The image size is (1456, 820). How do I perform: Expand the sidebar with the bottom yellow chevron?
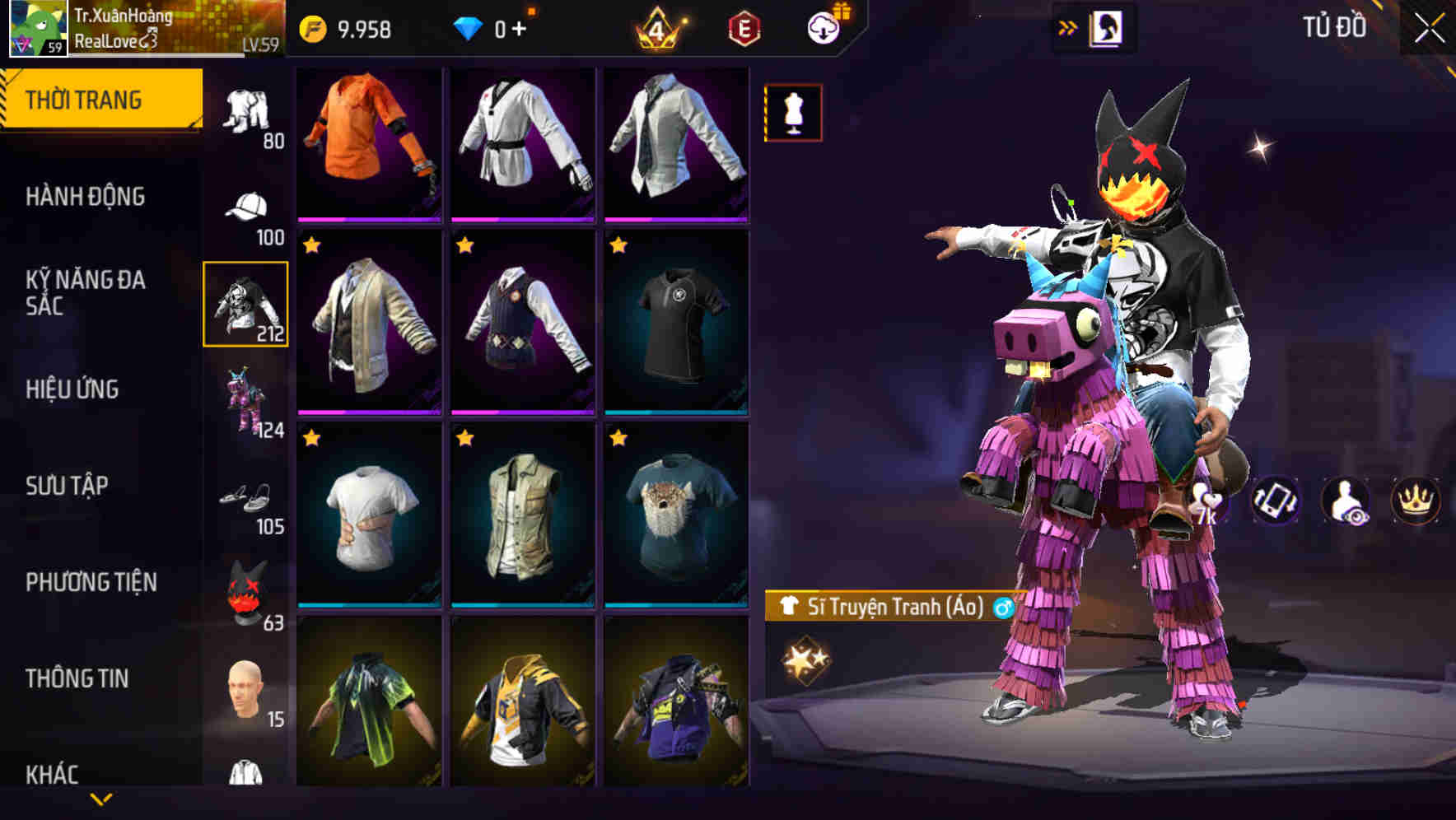(101, 799)
